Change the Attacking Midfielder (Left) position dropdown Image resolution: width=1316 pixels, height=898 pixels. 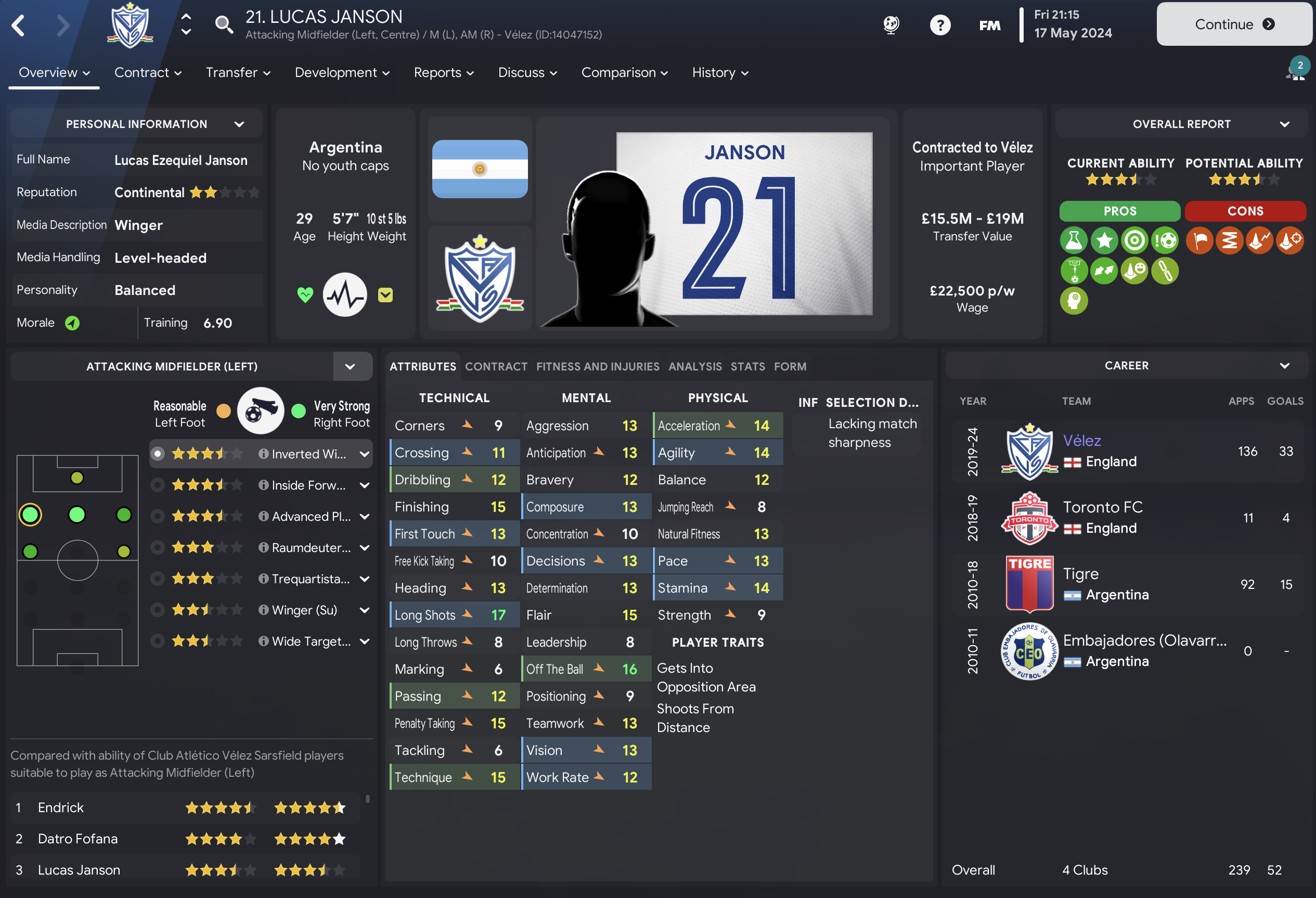pyautogui.click(x=350, y=367)
